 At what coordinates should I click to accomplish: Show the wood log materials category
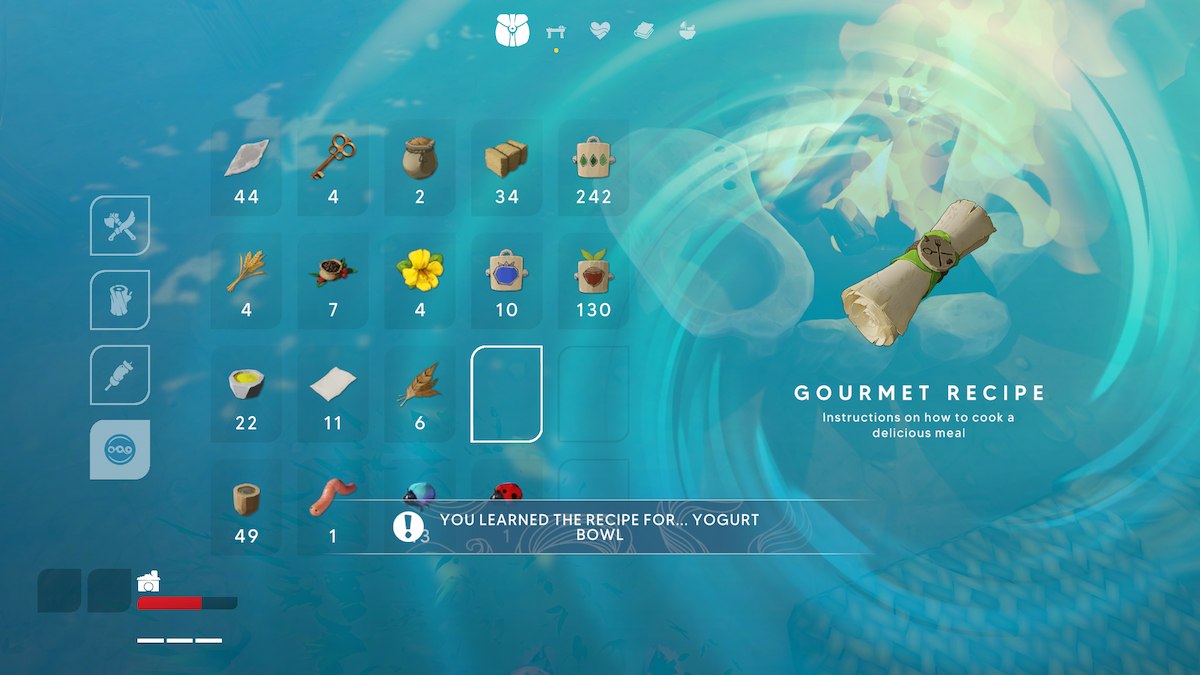(x=120, y=300)
